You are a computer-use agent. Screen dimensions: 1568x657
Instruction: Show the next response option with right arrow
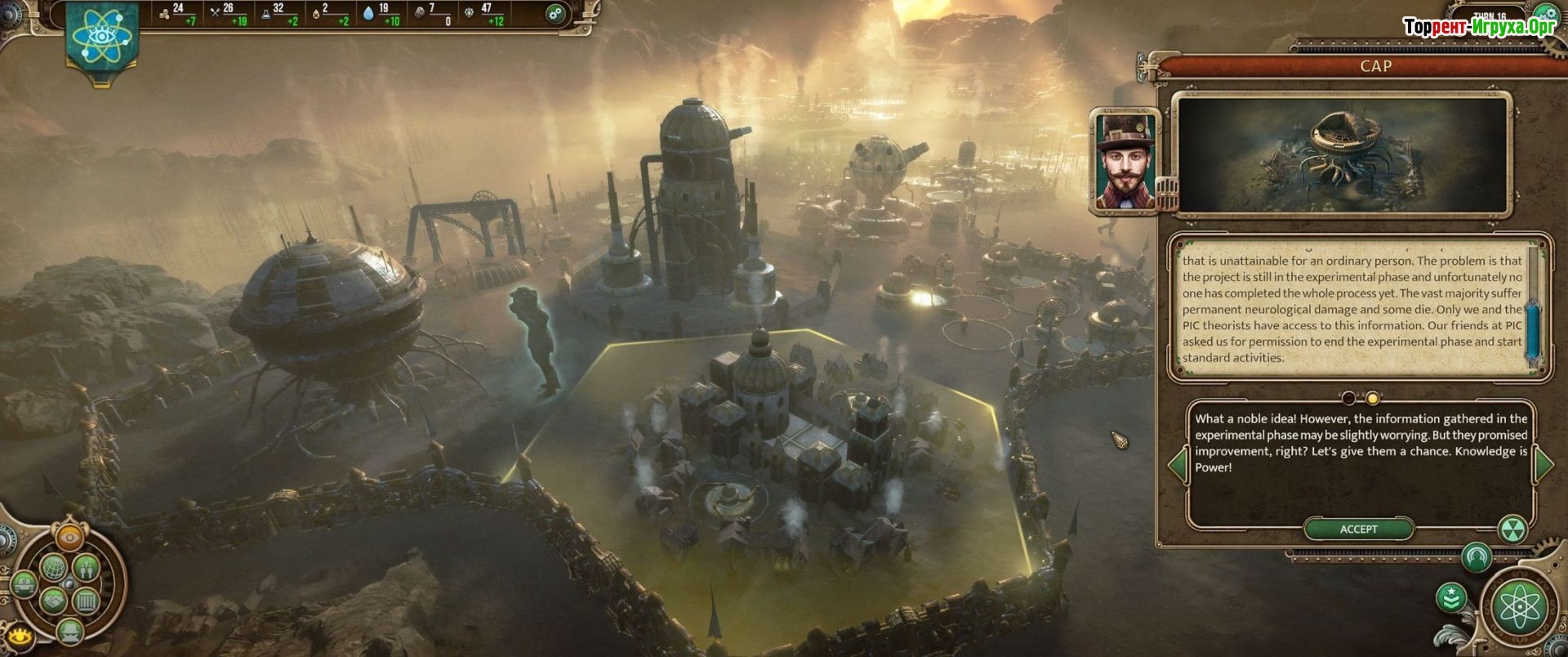point(1543,464)
